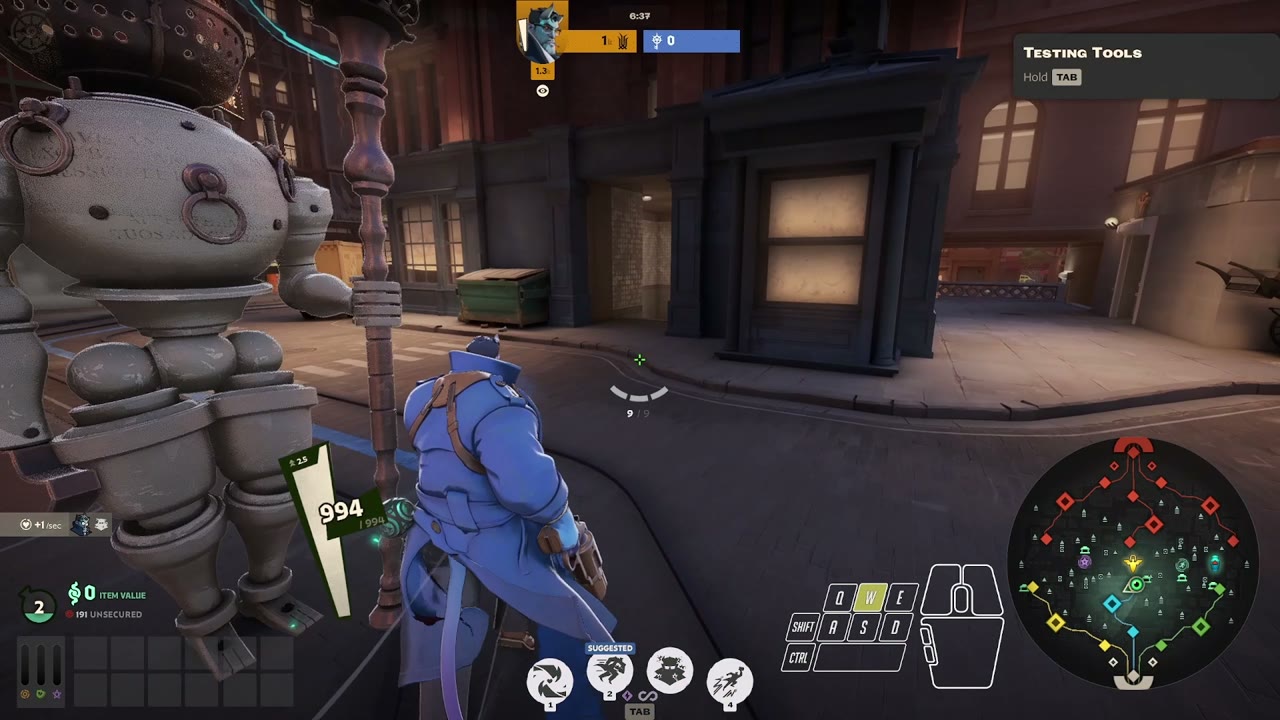Click the purple ability point diamond icon
This screenshot has height=720, width=1280.
pyautogui.click(x=628, y=695)
